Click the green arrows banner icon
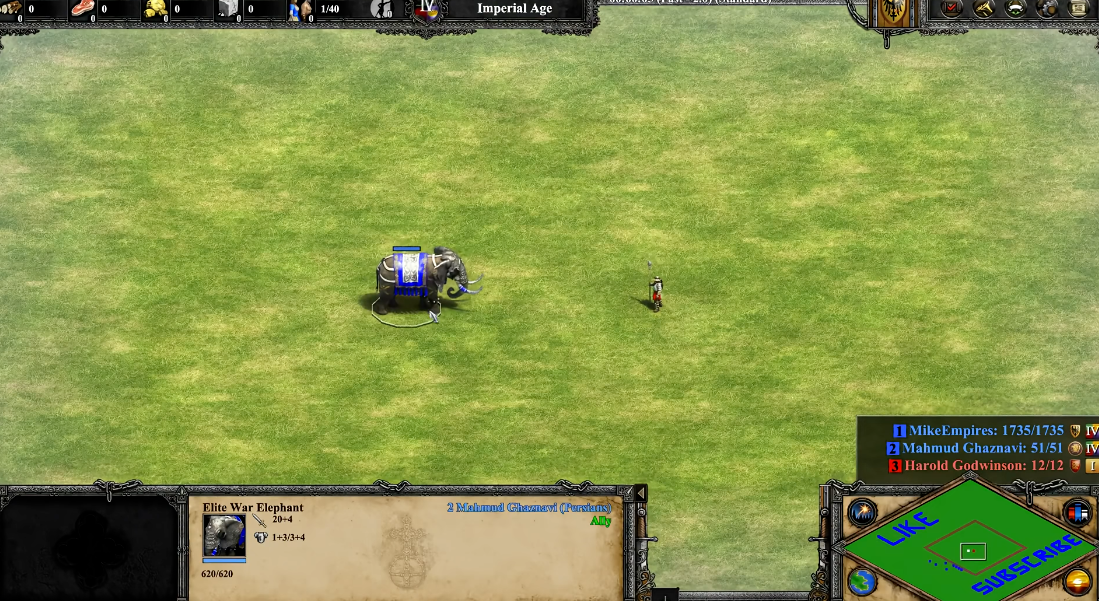The image size is (1099, 601). click(x=1015, y=8)
